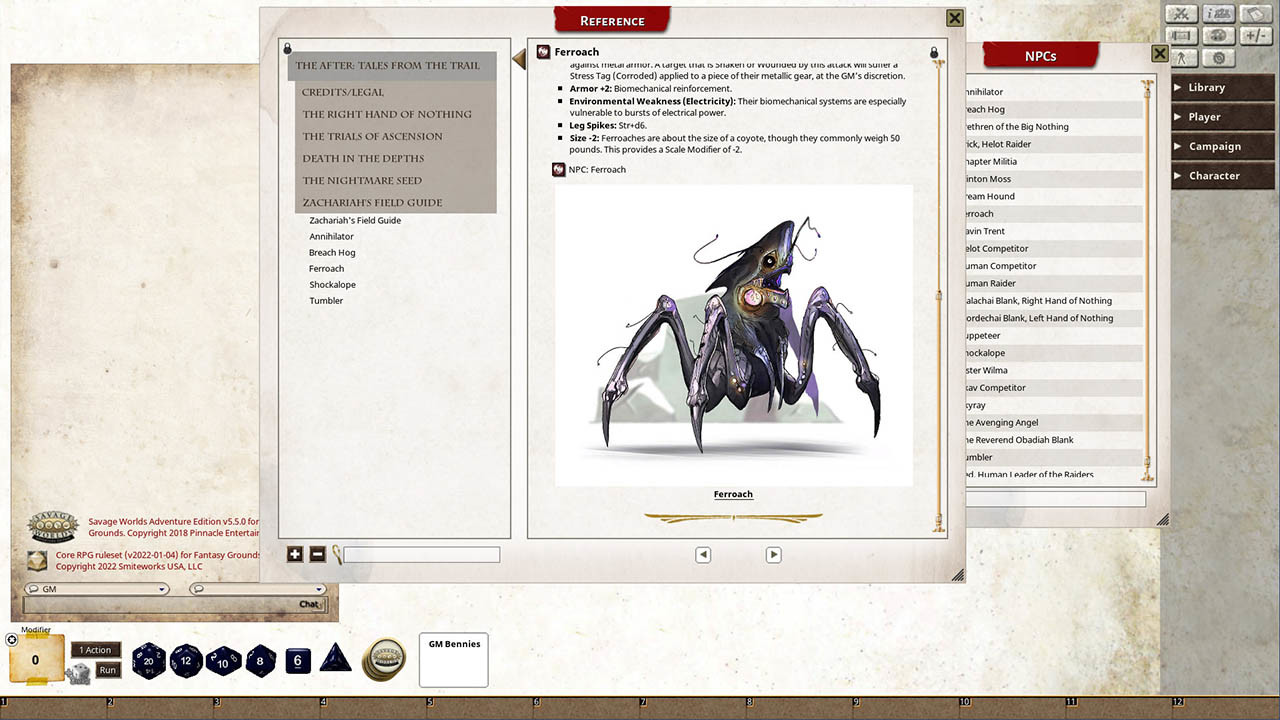Select the d20 die in the dice tray
The width and height of the screenshot is (1280, 720).
149,661
